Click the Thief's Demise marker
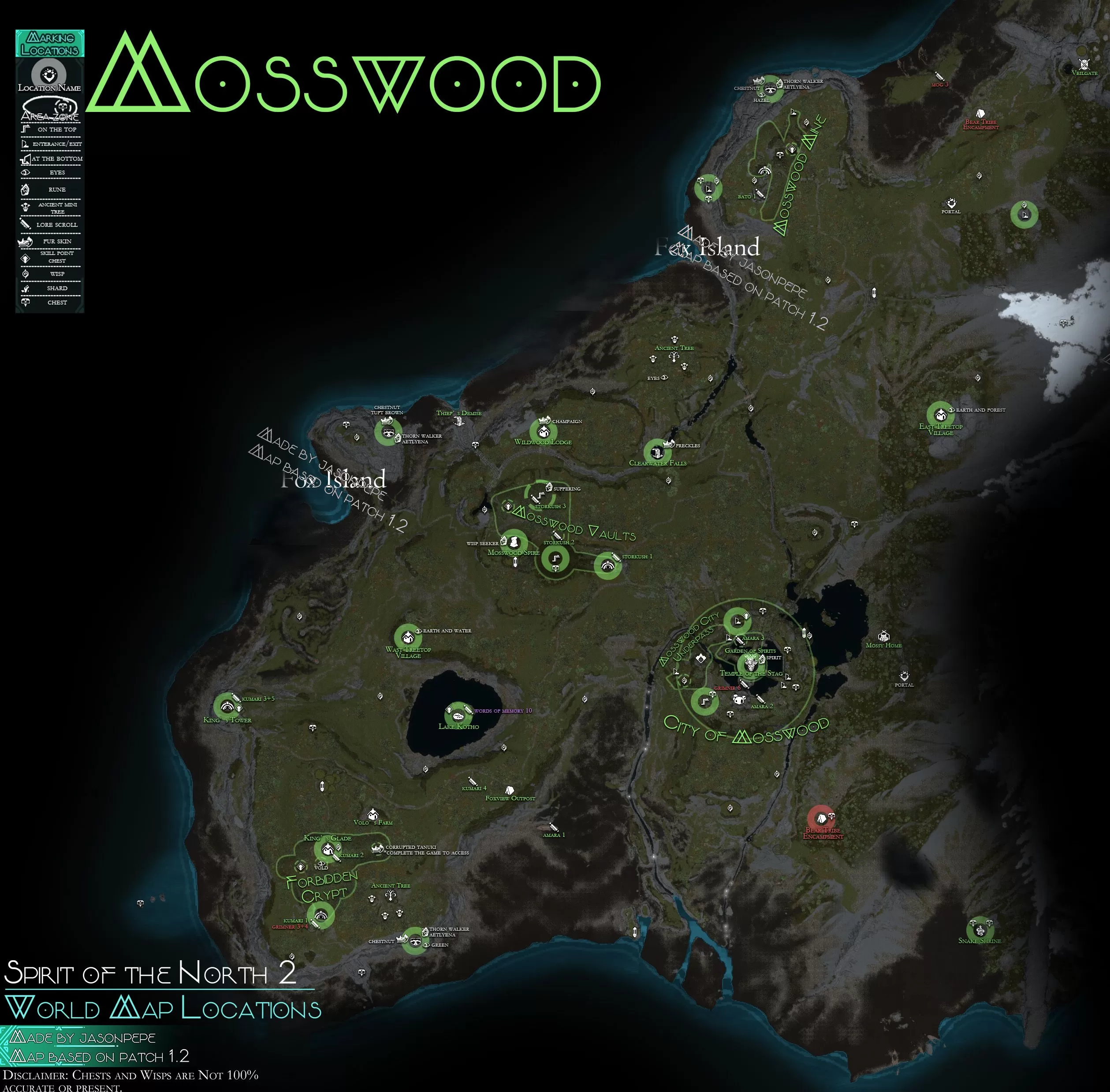1110x1092 pixels. coord(458,422)
